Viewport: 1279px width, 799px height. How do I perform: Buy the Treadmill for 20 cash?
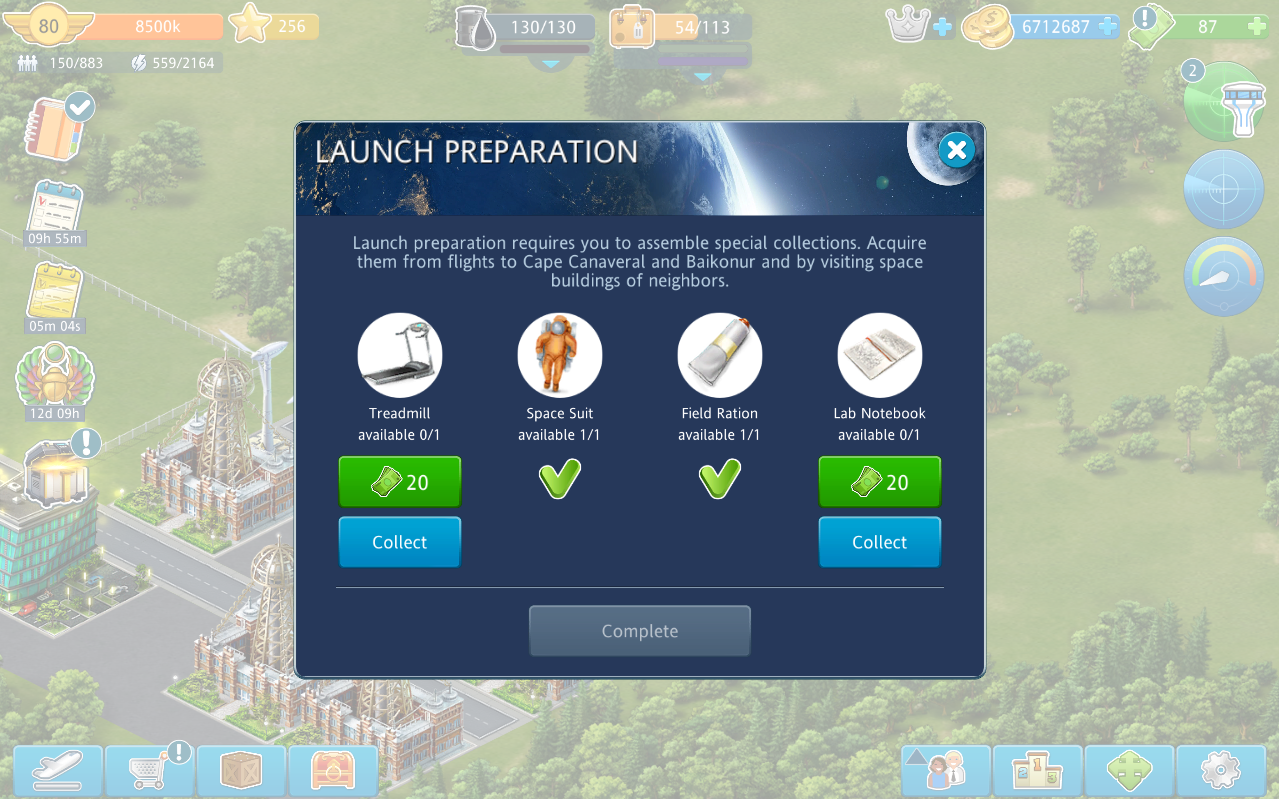point(399,482)
